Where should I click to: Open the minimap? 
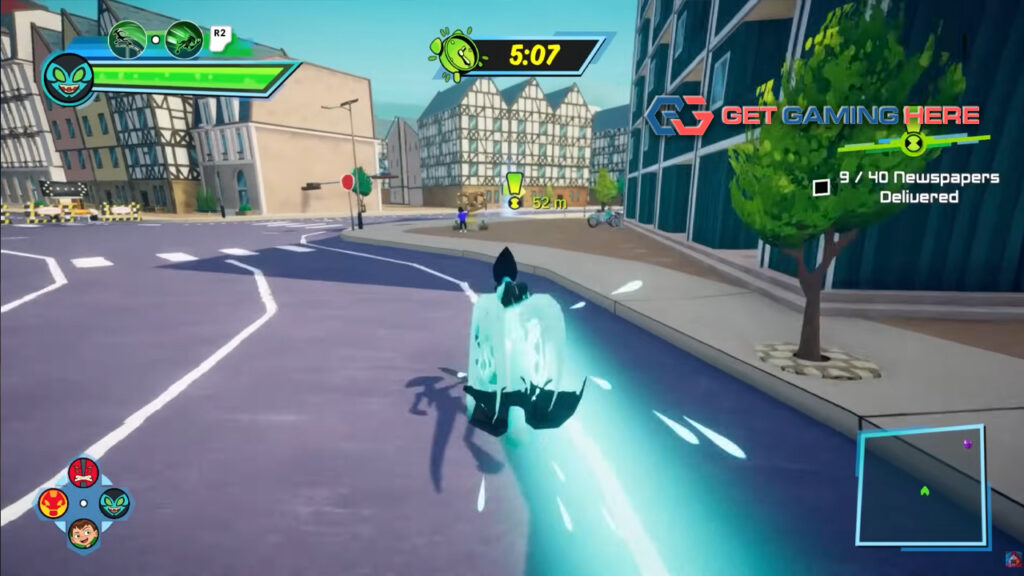[921, 486]
